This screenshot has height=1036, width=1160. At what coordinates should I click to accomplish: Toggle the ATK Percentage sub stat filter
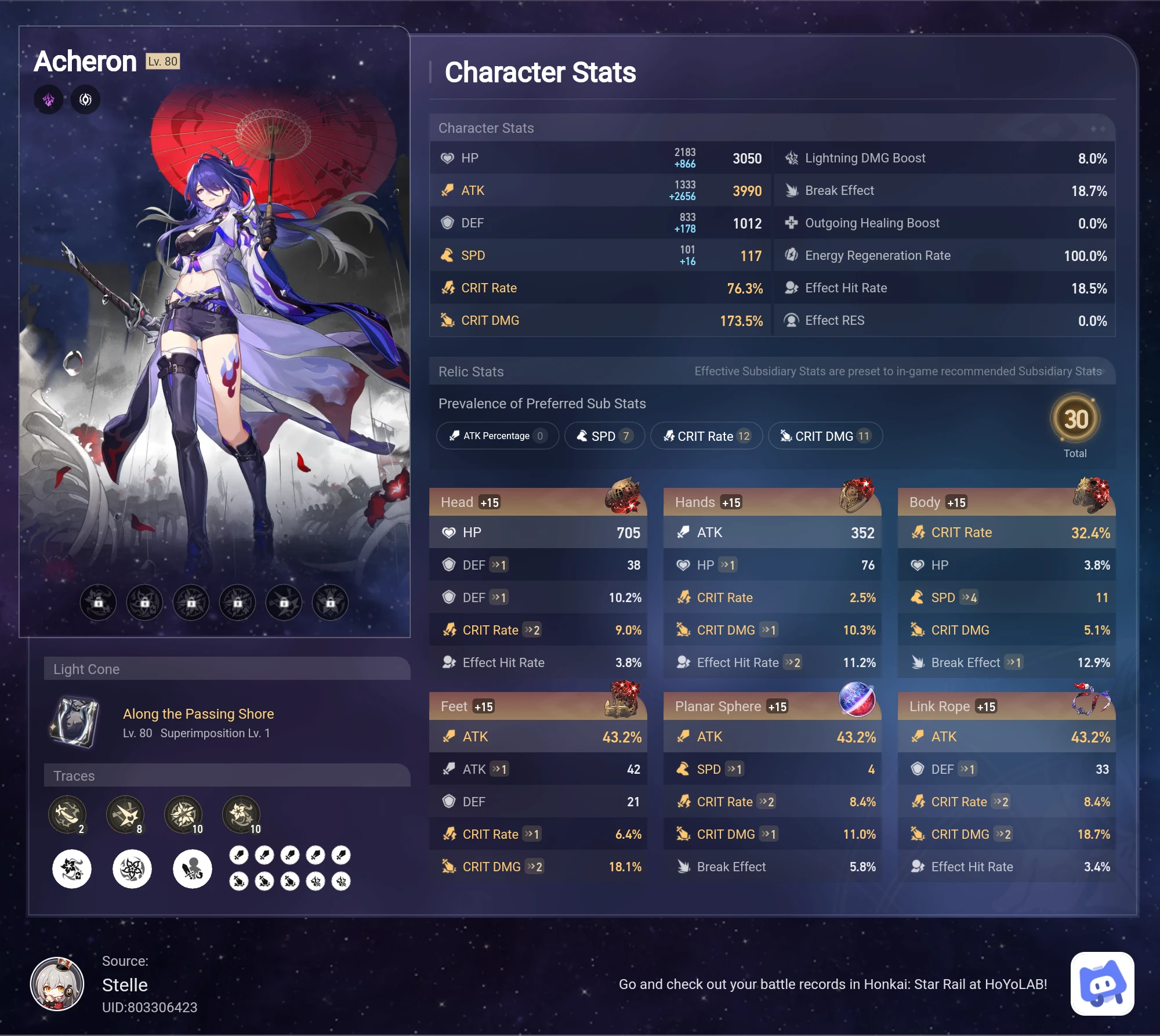point(497,436)
